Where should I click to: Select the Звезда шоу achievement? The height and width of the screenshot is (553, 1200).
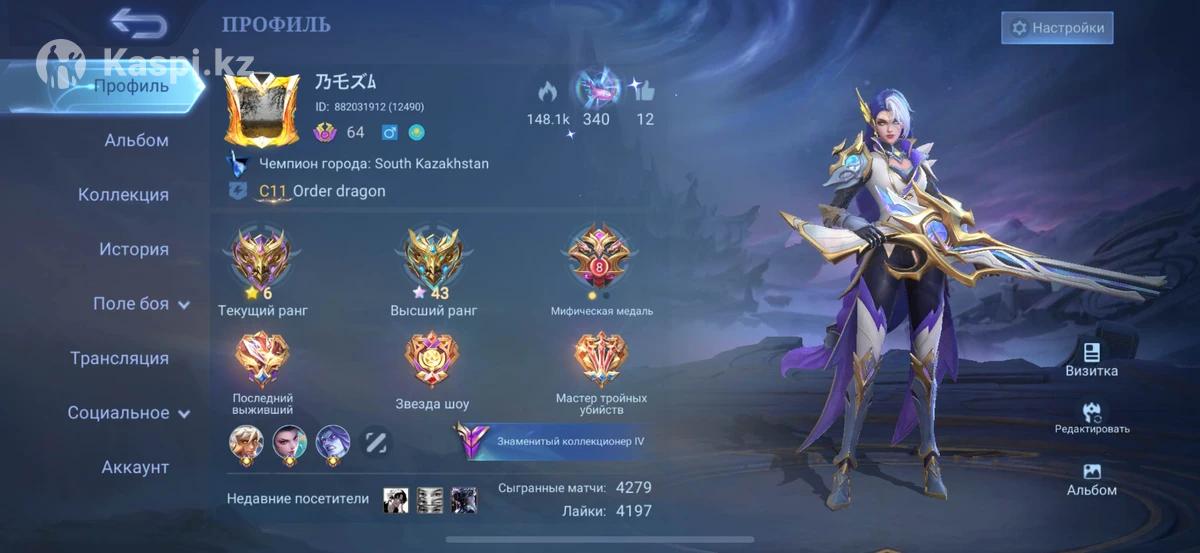click(432, 362)
